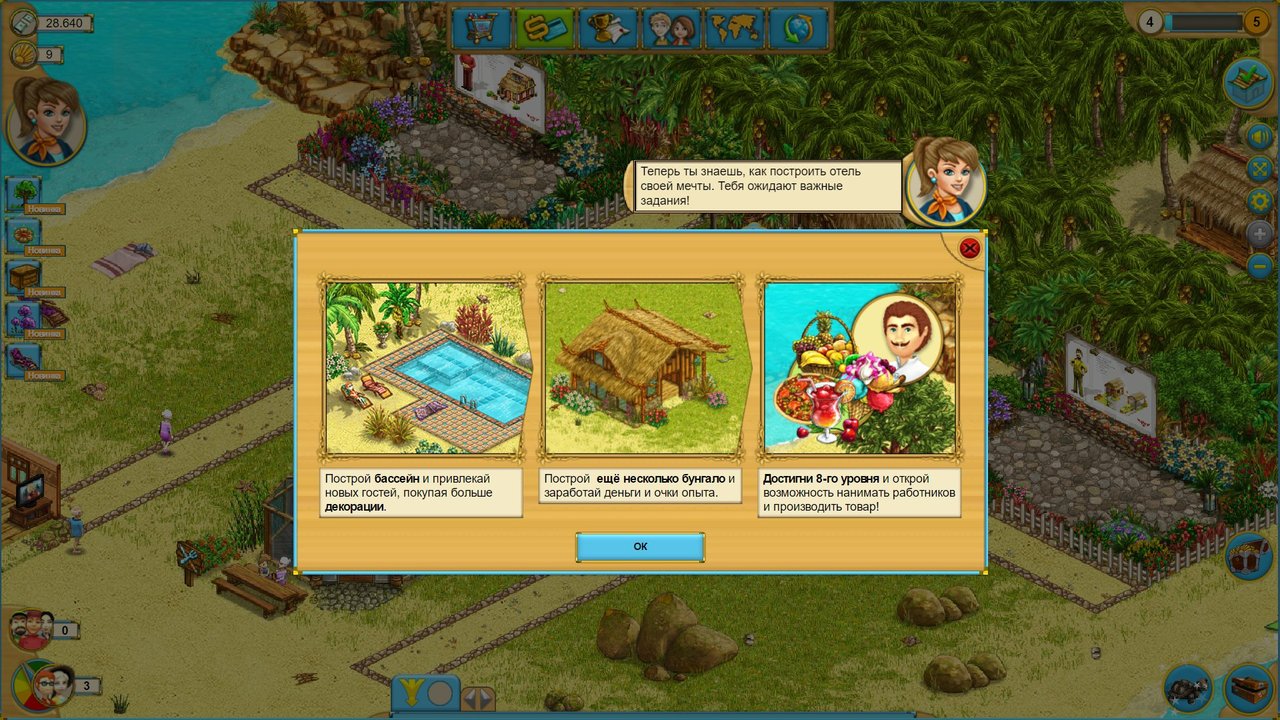Confirm the tutorial dialog with OK
This screenshot has width=1280, height=720.
640,547
